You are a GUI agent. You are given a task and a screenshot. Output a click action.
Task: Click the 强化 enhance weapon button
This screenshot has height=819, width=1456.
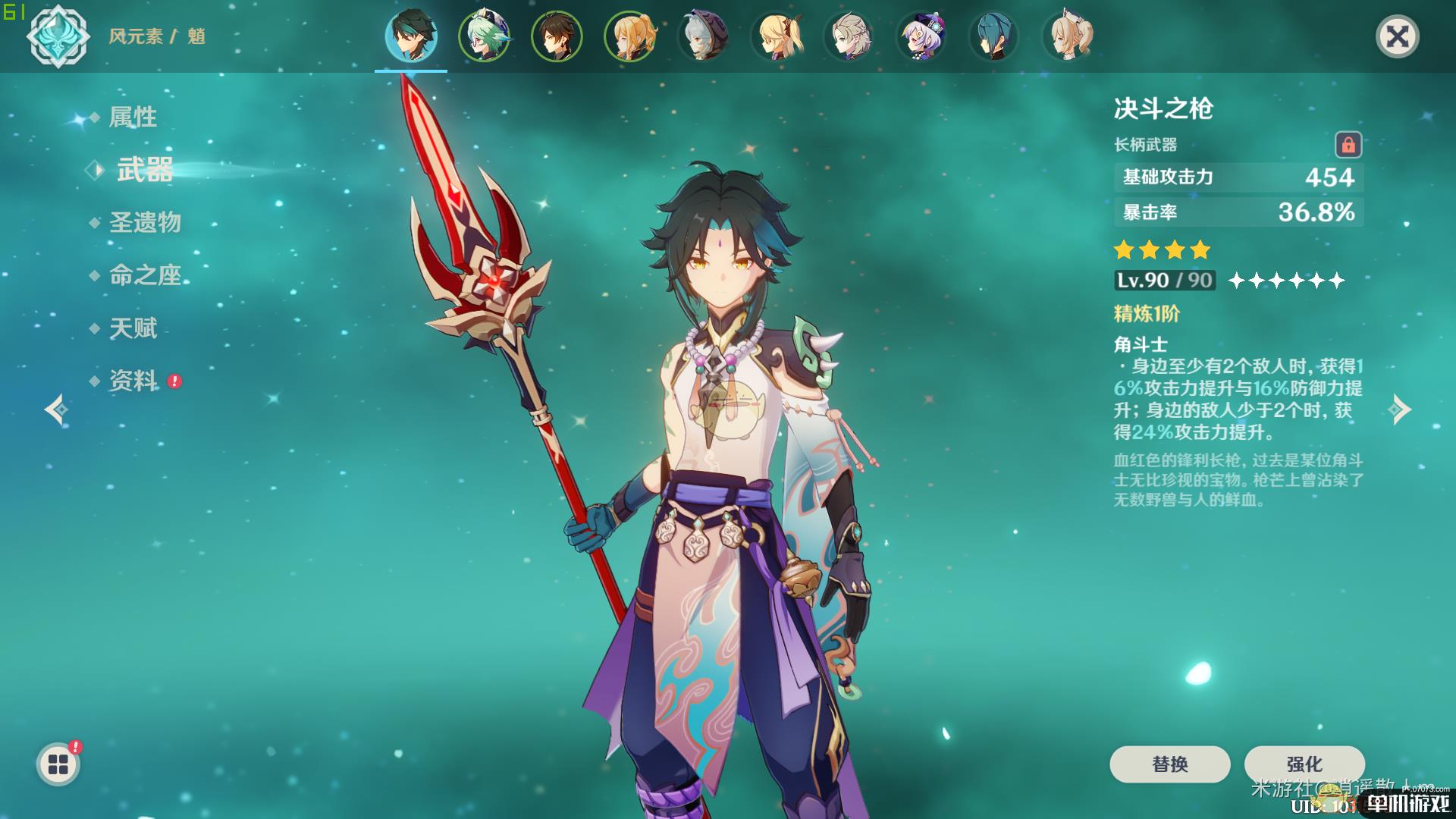[1304, 764]
